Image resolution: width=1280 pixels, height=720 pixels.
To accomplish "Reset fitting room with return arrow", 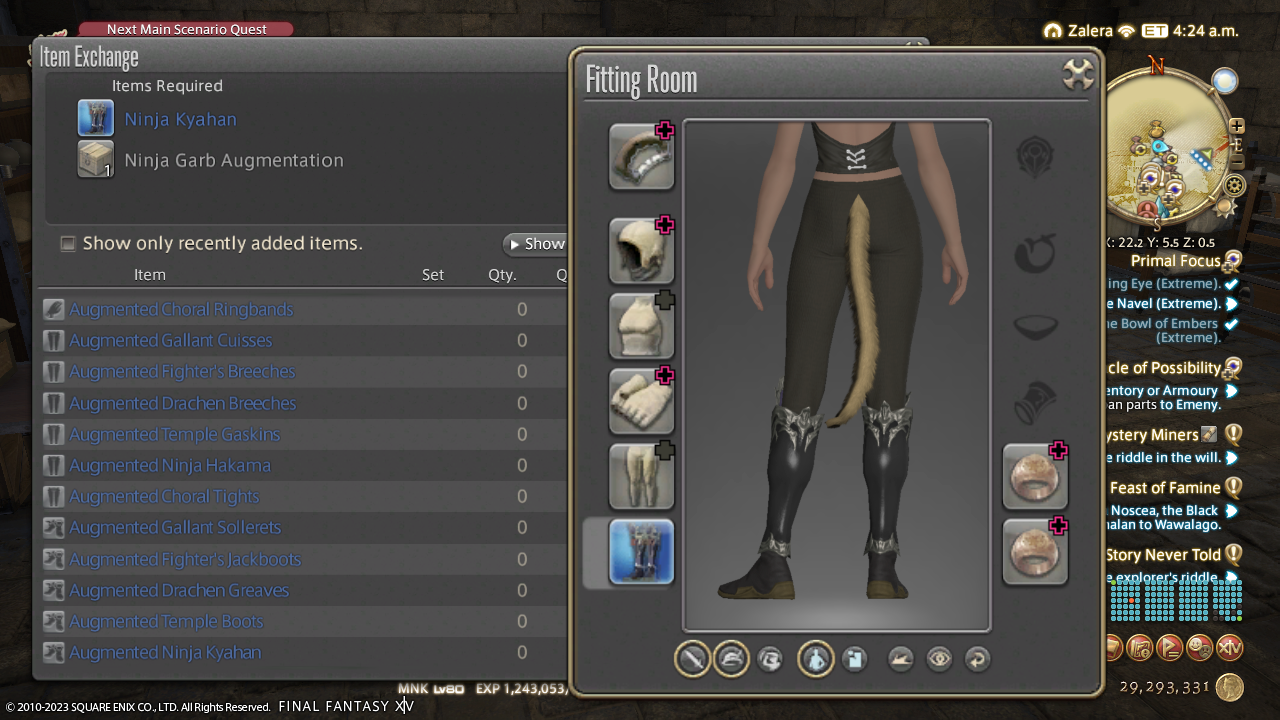I will click(977, 659).
